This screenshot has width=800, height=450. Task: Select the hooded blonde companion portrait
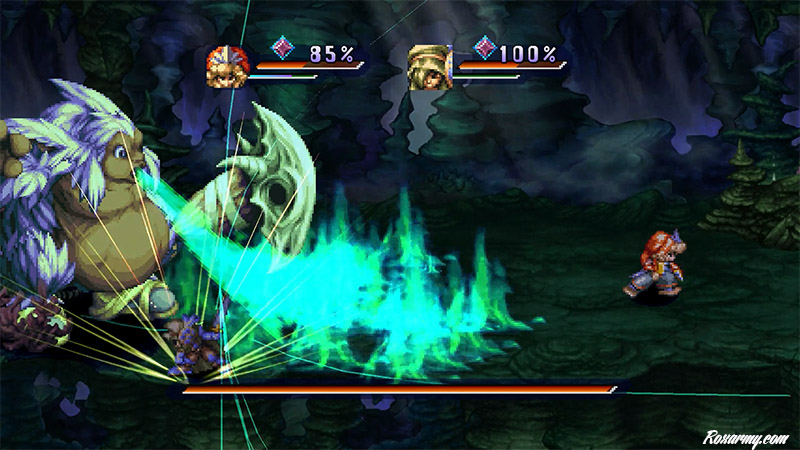pos(430,67)
